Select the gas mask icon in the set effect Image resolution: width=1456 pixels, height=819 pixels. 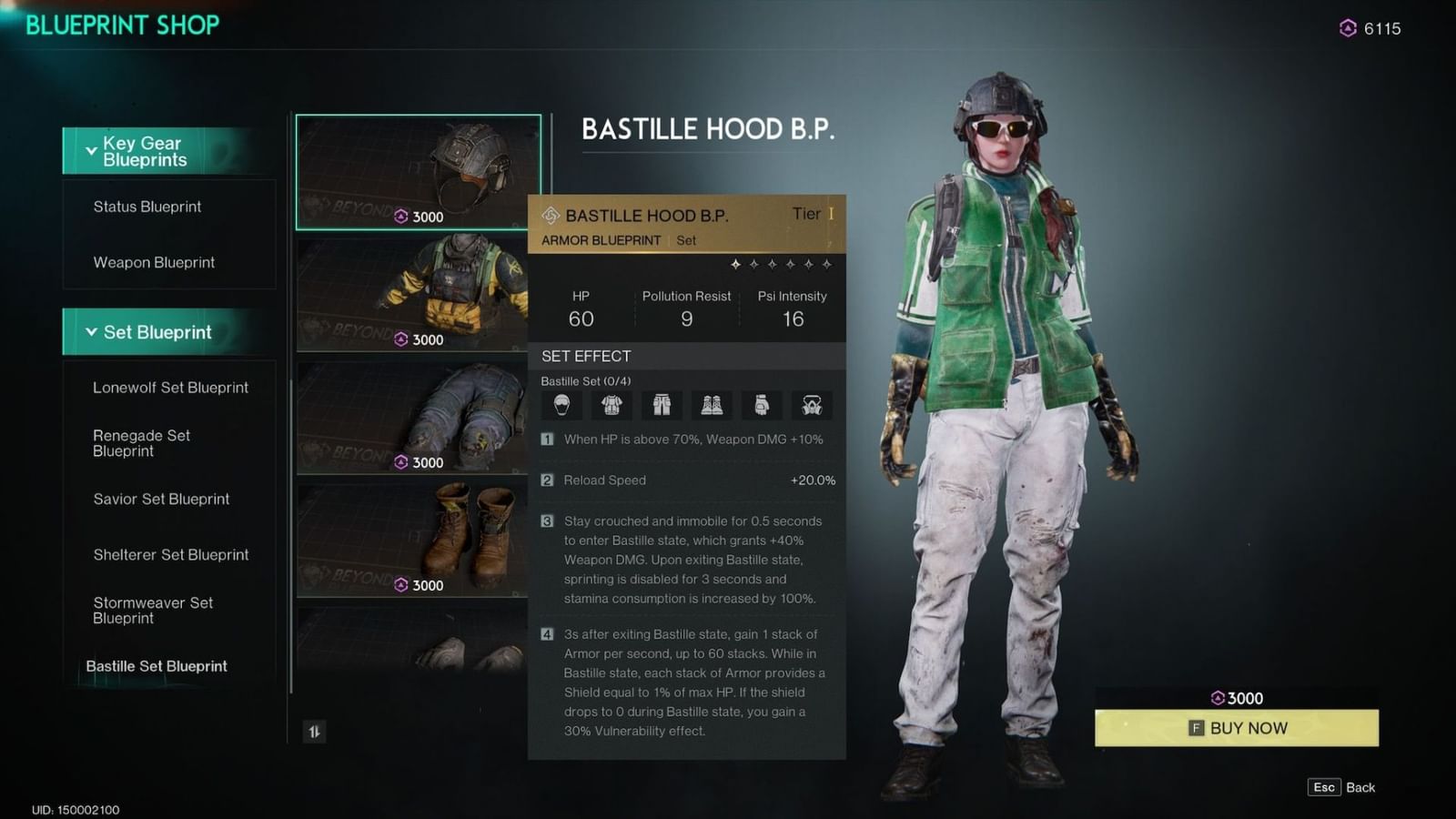[812, 405]
